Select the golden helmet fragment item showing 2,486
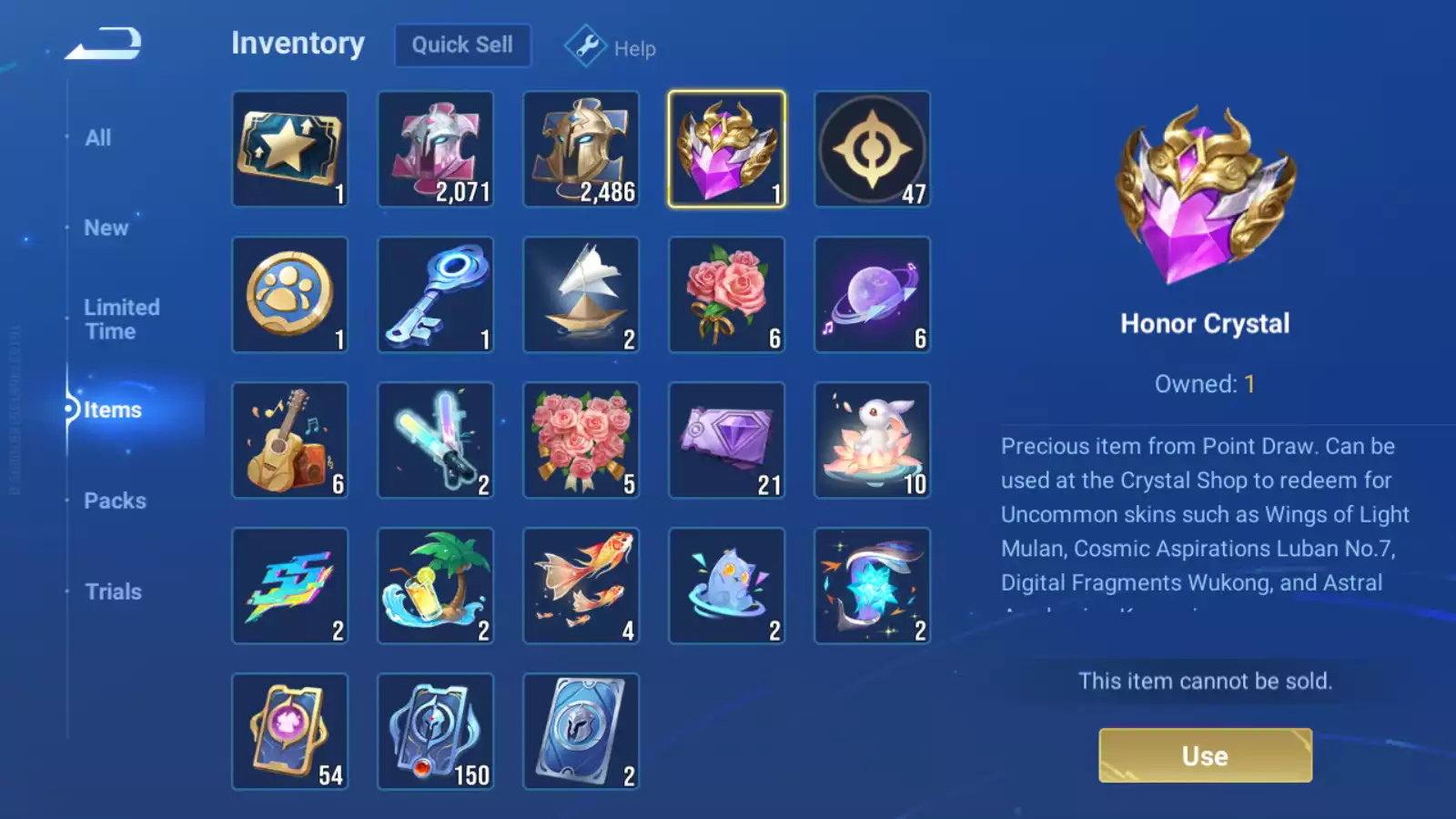The height and width of the screenshot is (819, 1456). pos(581,148)
